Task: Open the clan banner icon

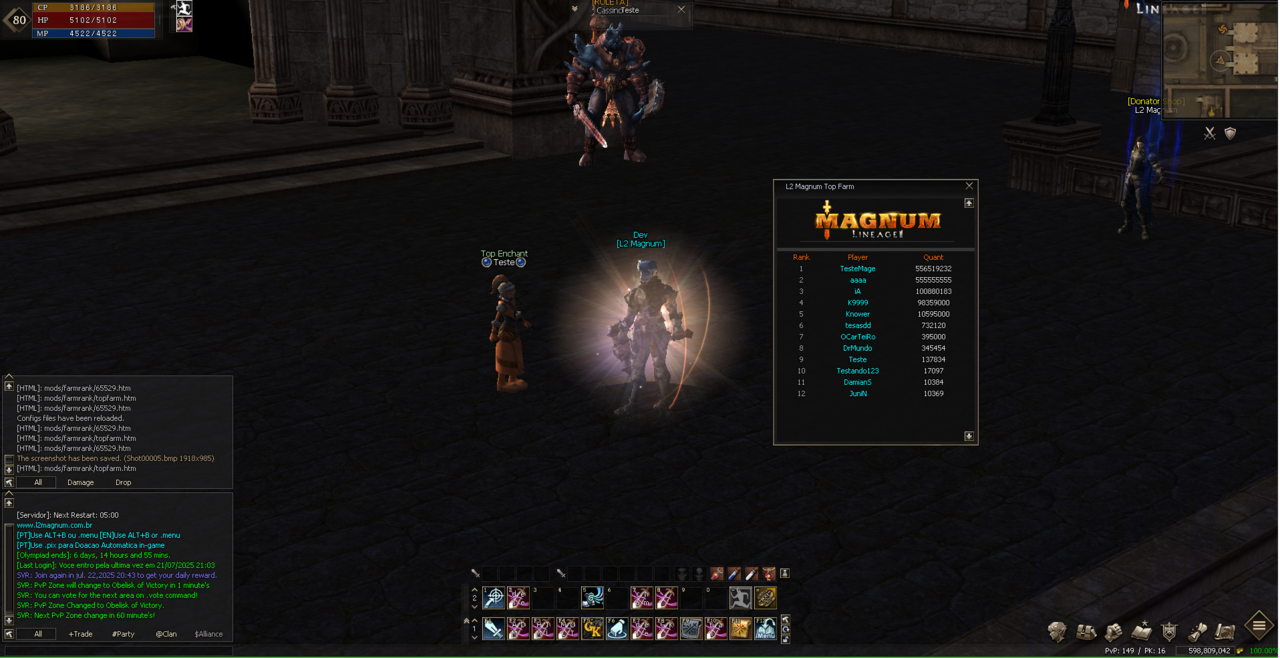Action: (1169, 631)
